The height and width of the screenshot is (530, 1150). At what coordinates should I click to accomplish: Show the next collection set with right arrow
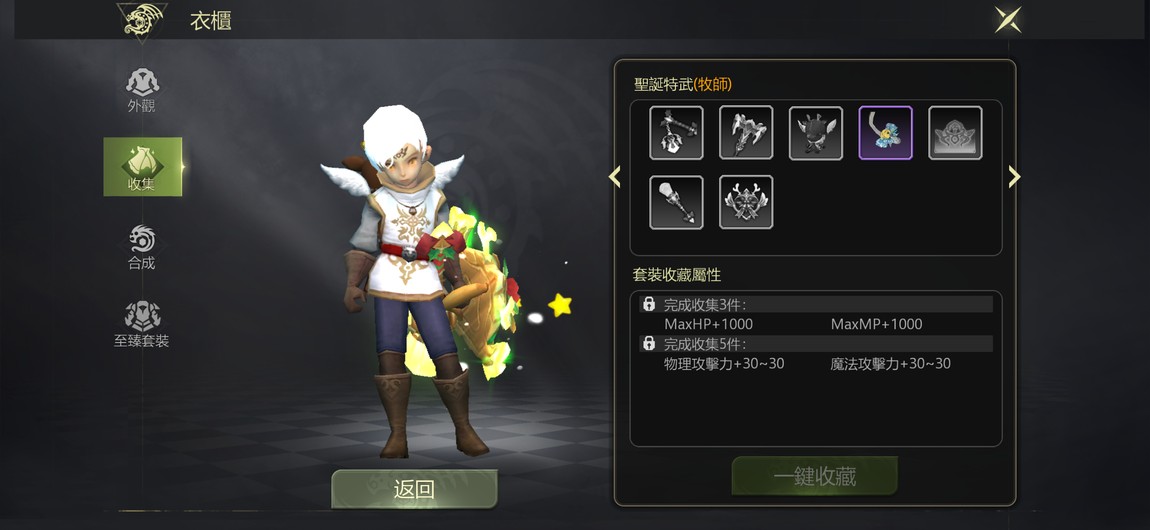[1014, 177]
